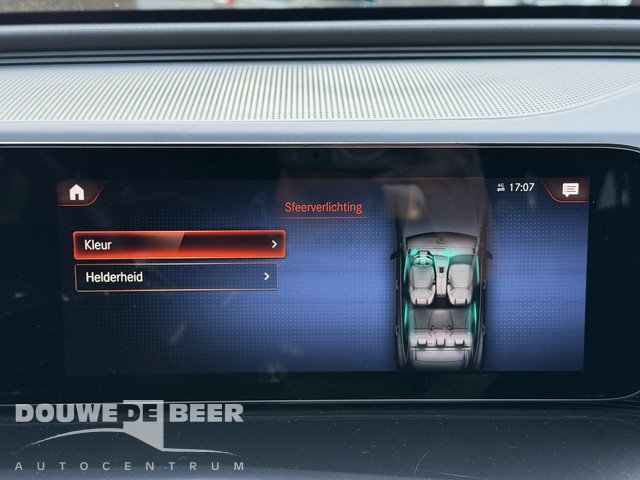Go to the home screen icon
This screenshot has height=480, width=640.
(77, 192)
